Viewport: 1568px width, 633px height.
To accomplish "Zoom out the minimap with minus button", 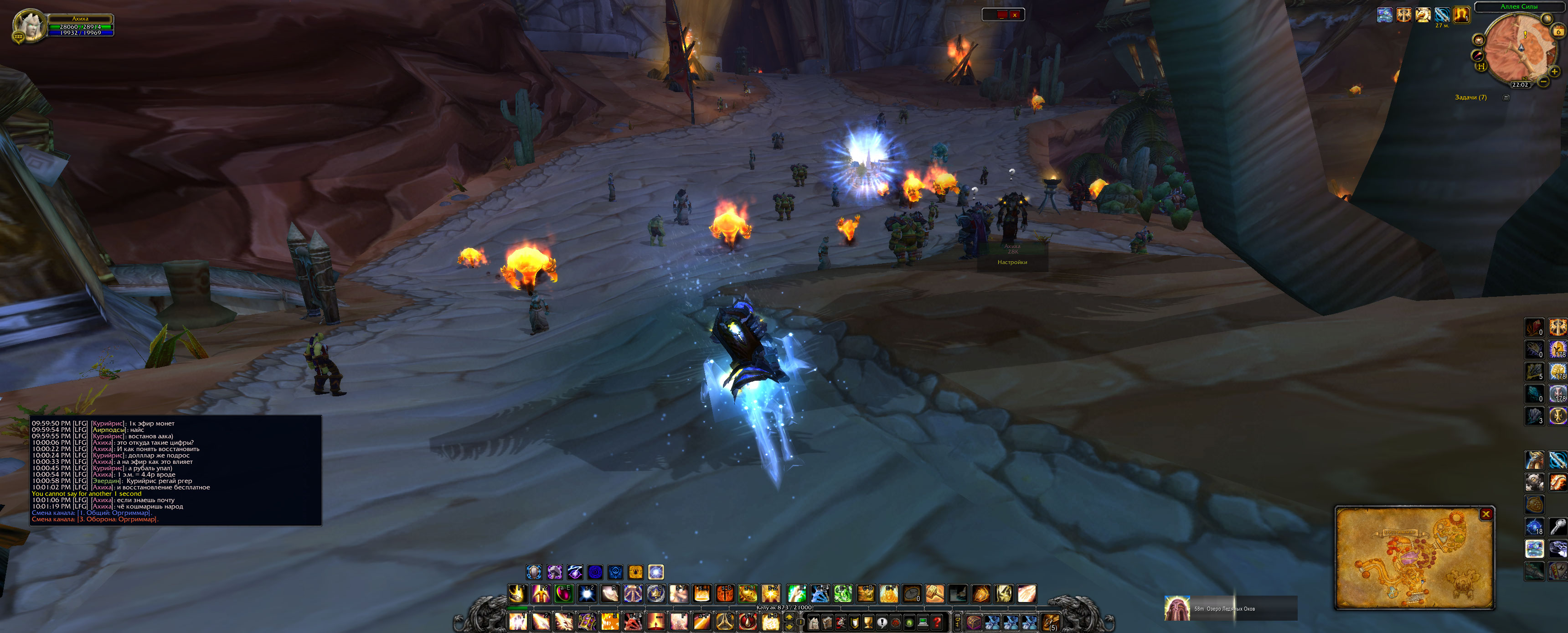I will click(x=1543, y=82).
